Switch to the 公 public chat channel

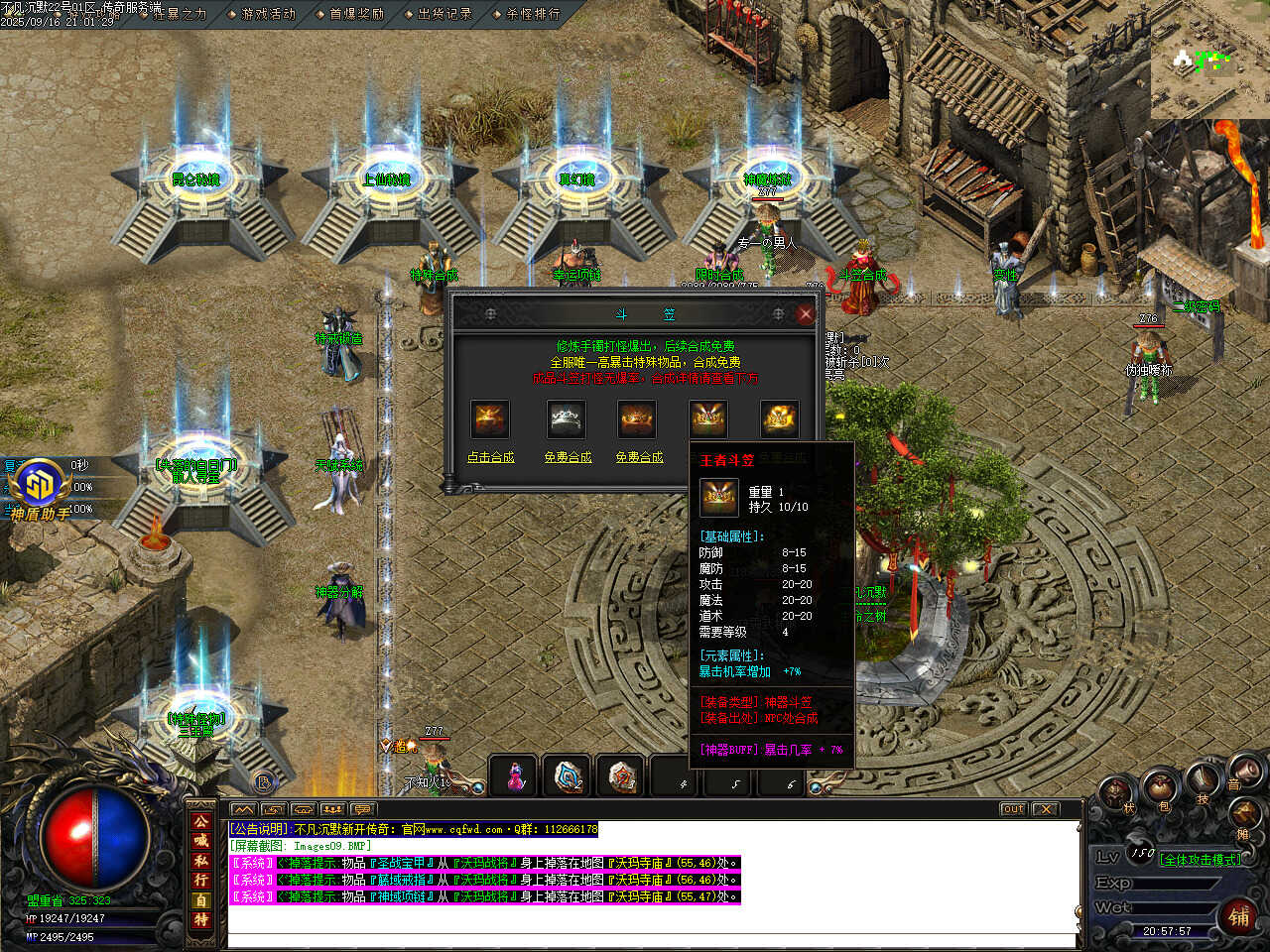click(201, 822)
